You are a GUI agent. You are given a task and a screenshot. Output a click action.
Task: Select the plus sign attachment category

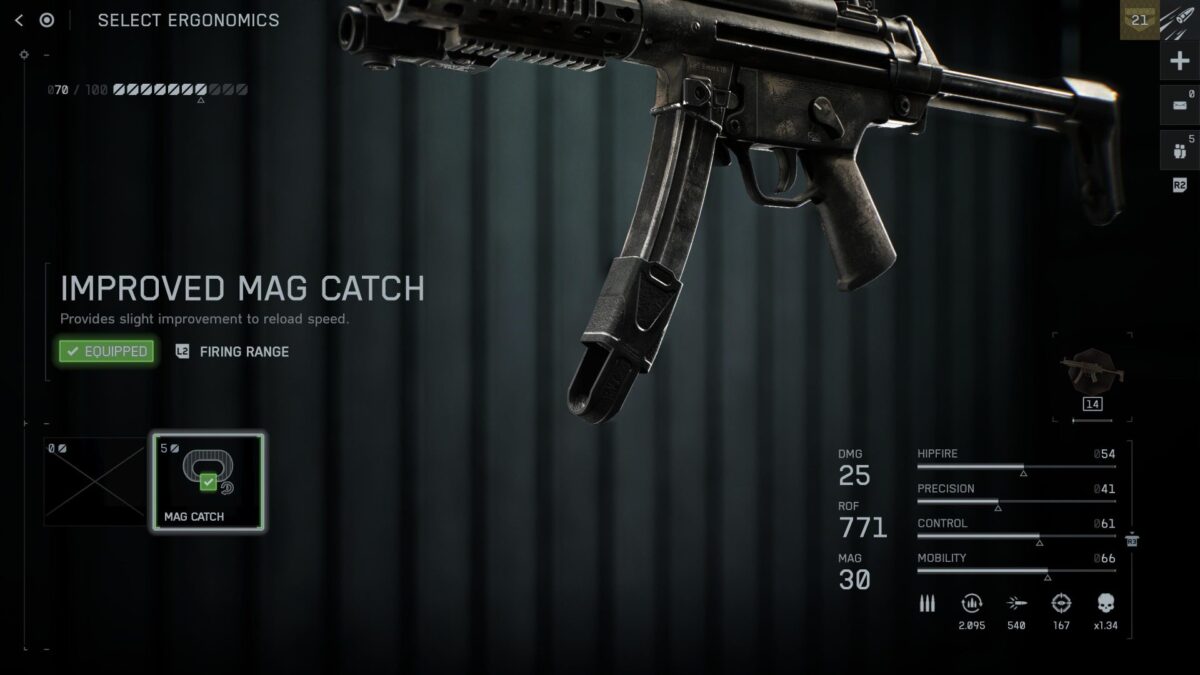[1180, 61]
